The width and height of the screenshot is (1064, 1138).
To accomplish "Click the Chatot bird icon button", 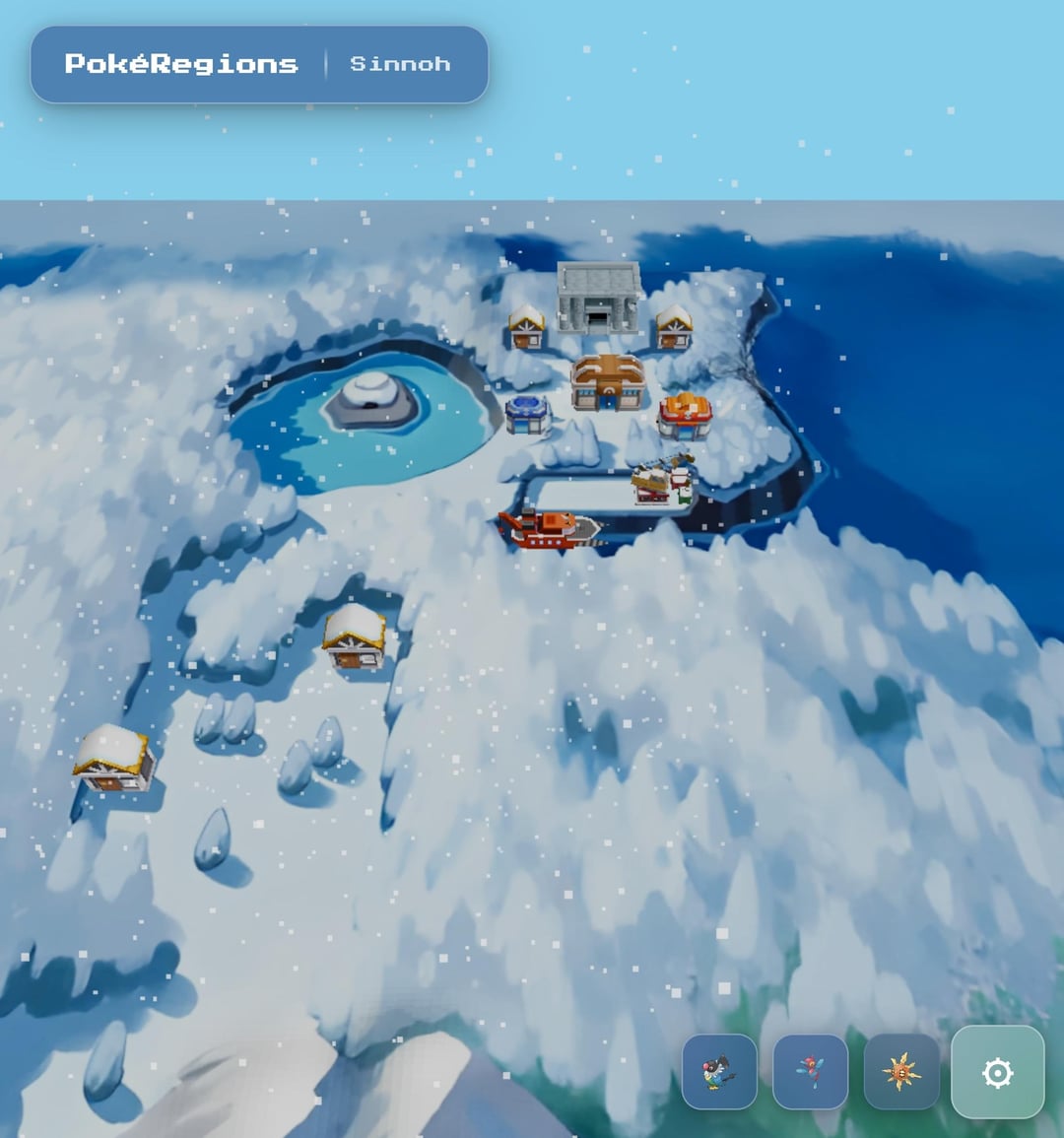I will click(x=719, y=1072).
